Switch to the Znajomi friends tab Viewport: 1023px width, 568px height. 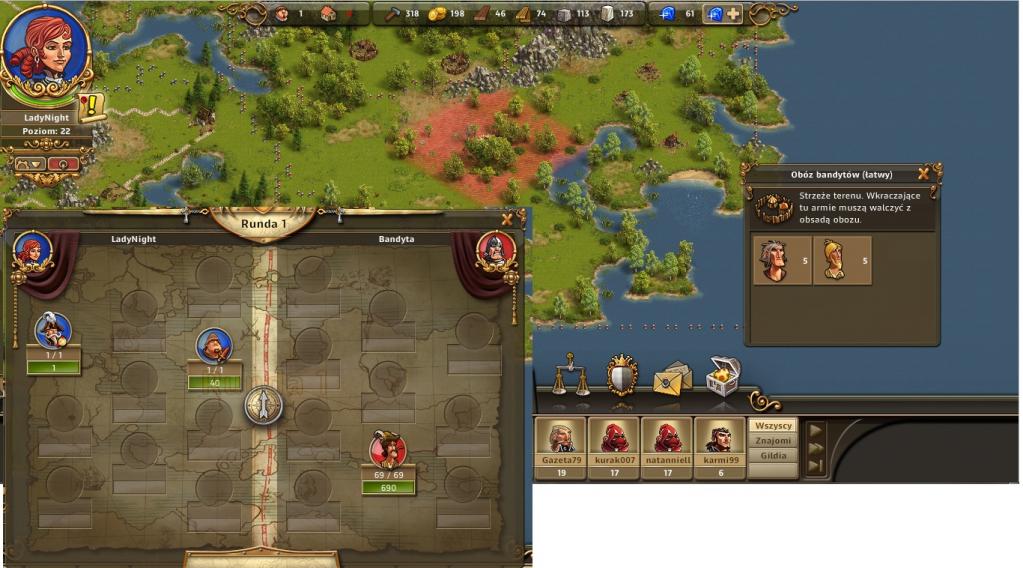coord(774,440)
